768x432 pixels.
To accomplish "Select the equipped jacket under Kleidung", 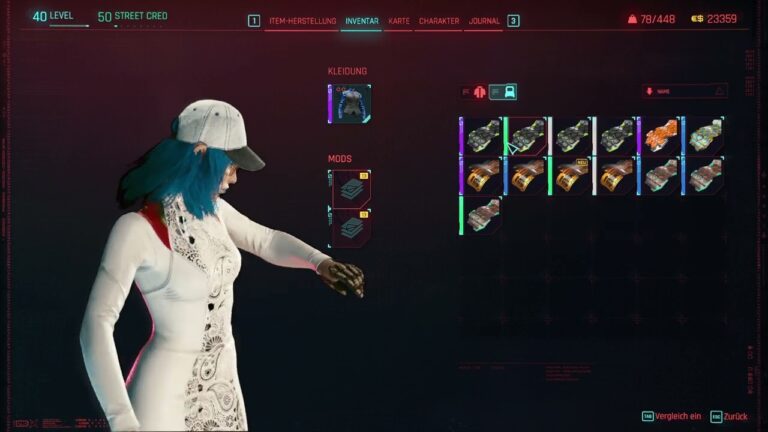I will [x=350, y=104].
